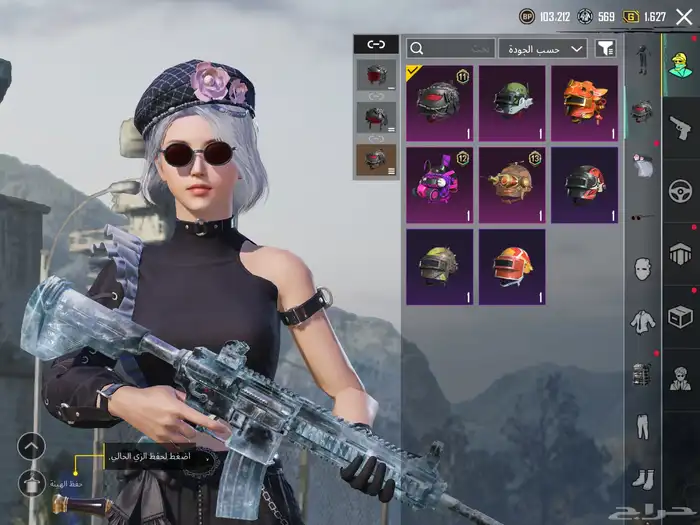Open the vehicle steering wheel category

click(681, 191)
